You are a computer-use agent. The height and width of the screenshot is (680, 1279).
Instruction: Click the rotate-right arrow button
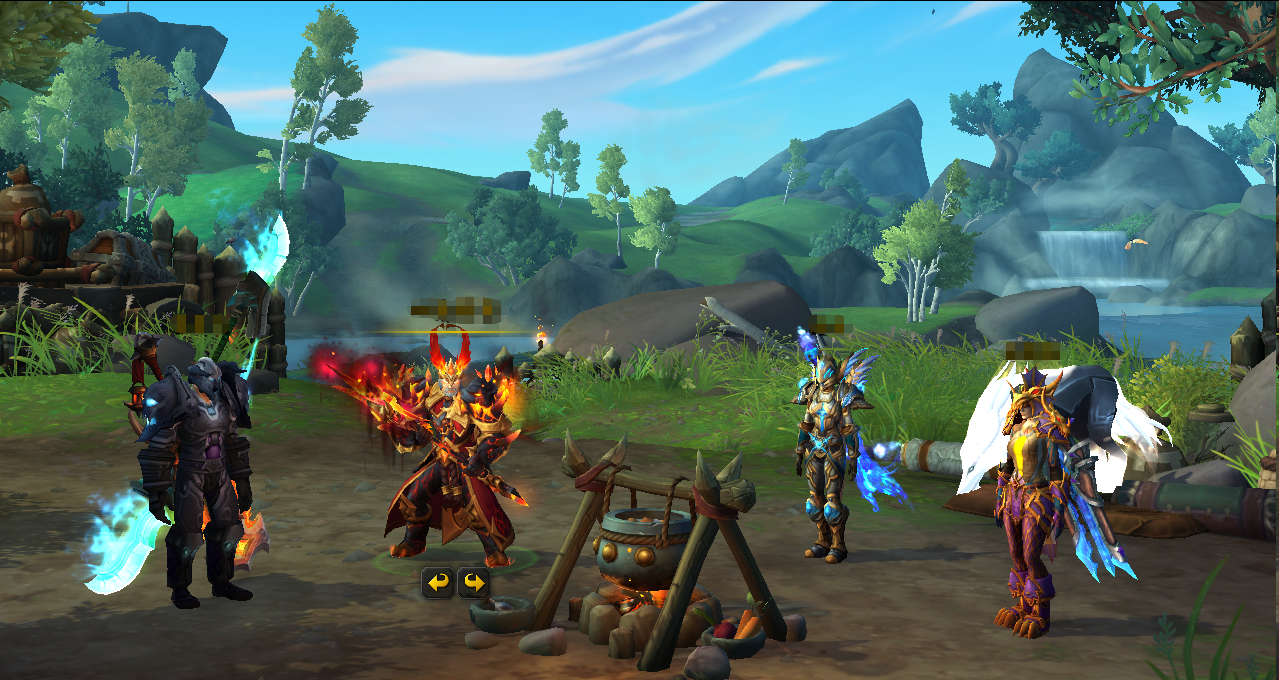(x=473, y=582)
